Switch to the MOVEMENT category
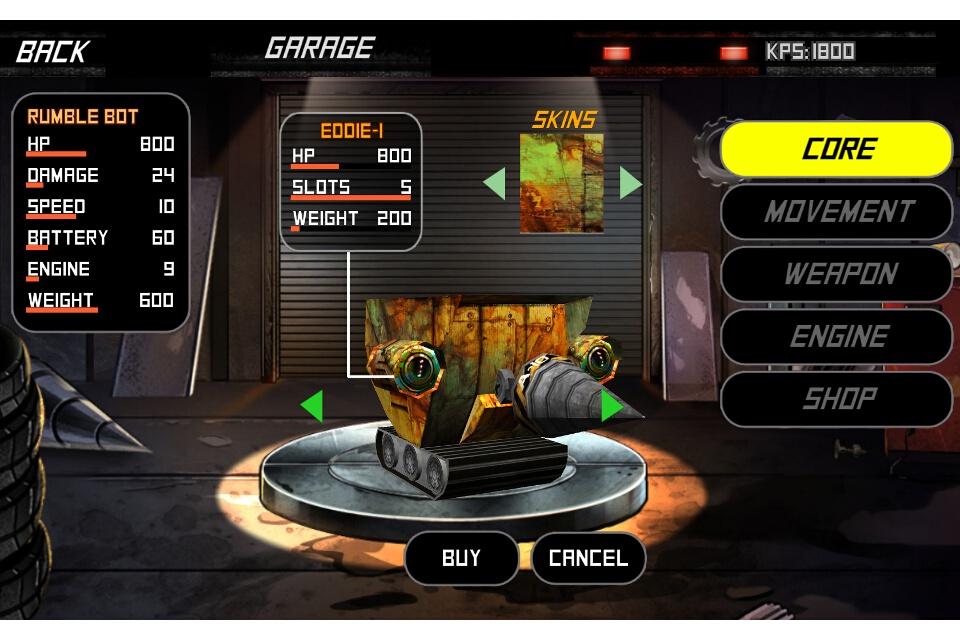The height and width of the screenshot is (640, 960). pyautogui.click(x=837, y=212)
